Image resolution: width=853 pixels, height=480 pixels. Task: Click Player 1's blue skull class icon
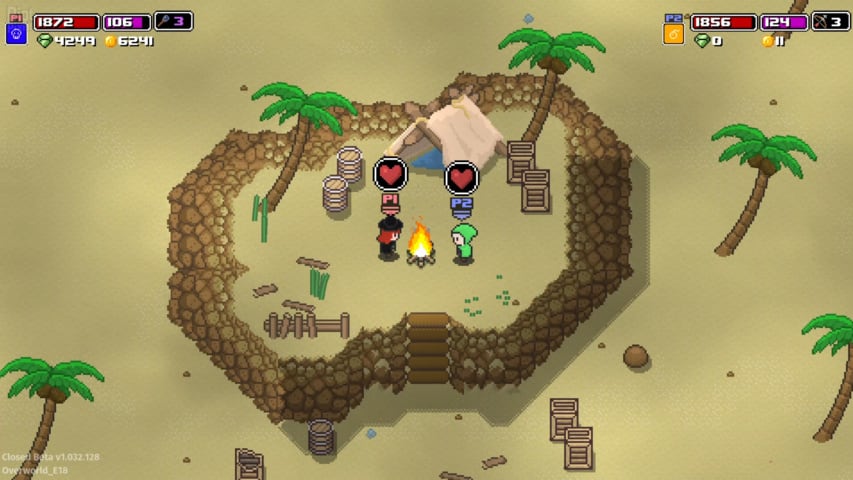pyautogui.click(x=16, y=34)
